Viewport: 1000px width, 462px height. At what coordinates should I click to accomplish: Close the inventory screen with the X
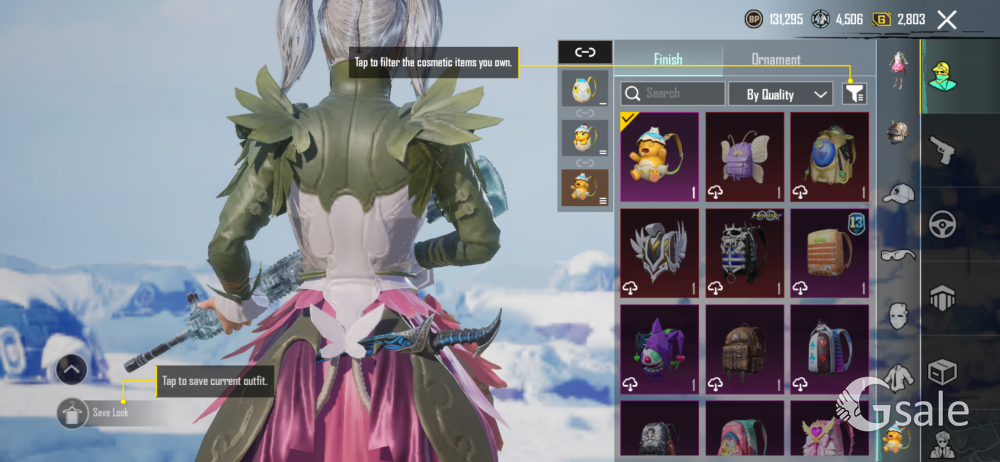coord(946,19)
